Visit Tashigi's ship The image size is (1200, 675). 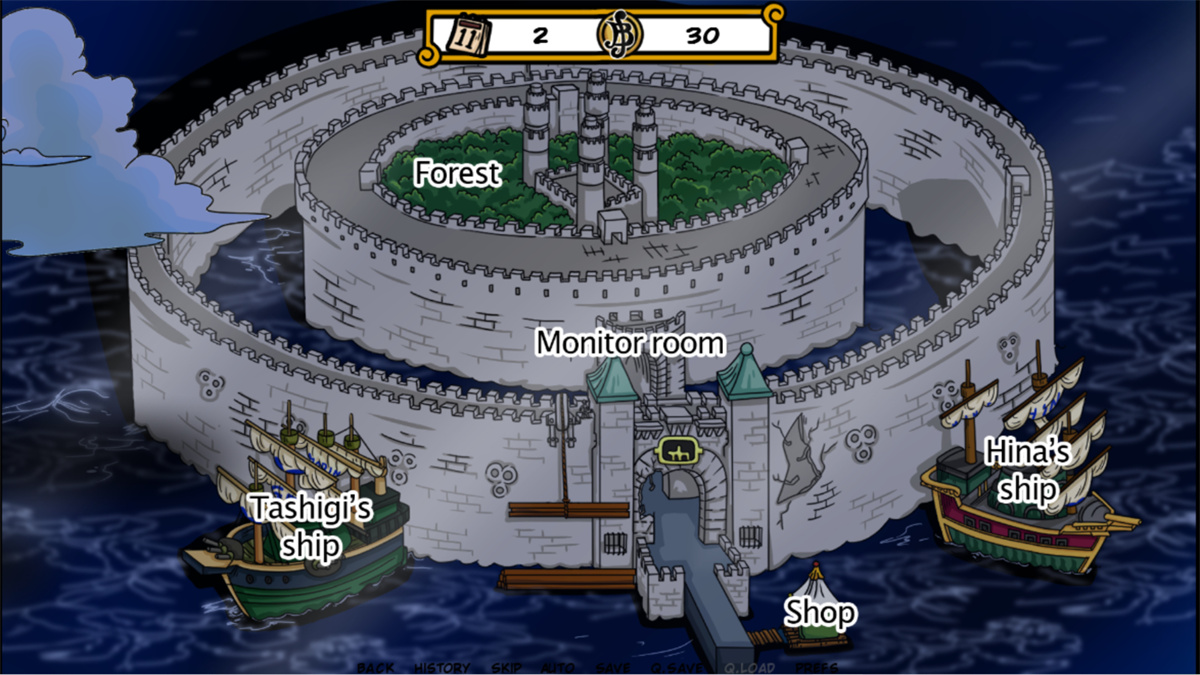tap(311, 526)
